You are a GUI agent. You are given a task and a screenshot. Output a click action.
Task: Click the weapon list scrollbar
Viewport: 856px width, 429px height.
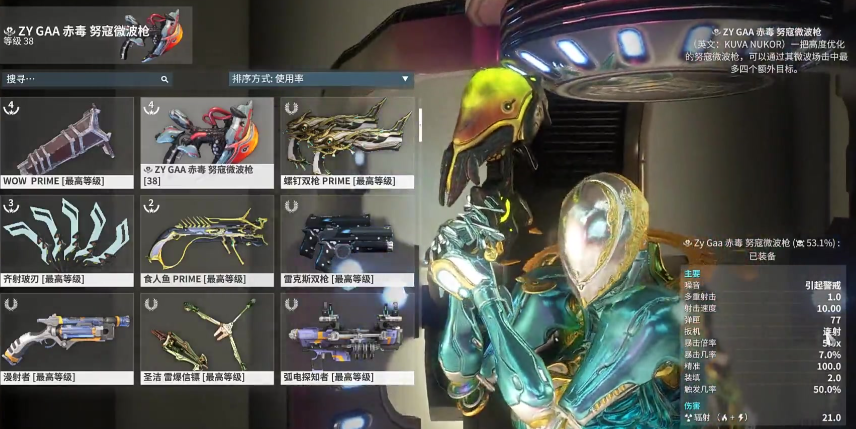(420, 124)
